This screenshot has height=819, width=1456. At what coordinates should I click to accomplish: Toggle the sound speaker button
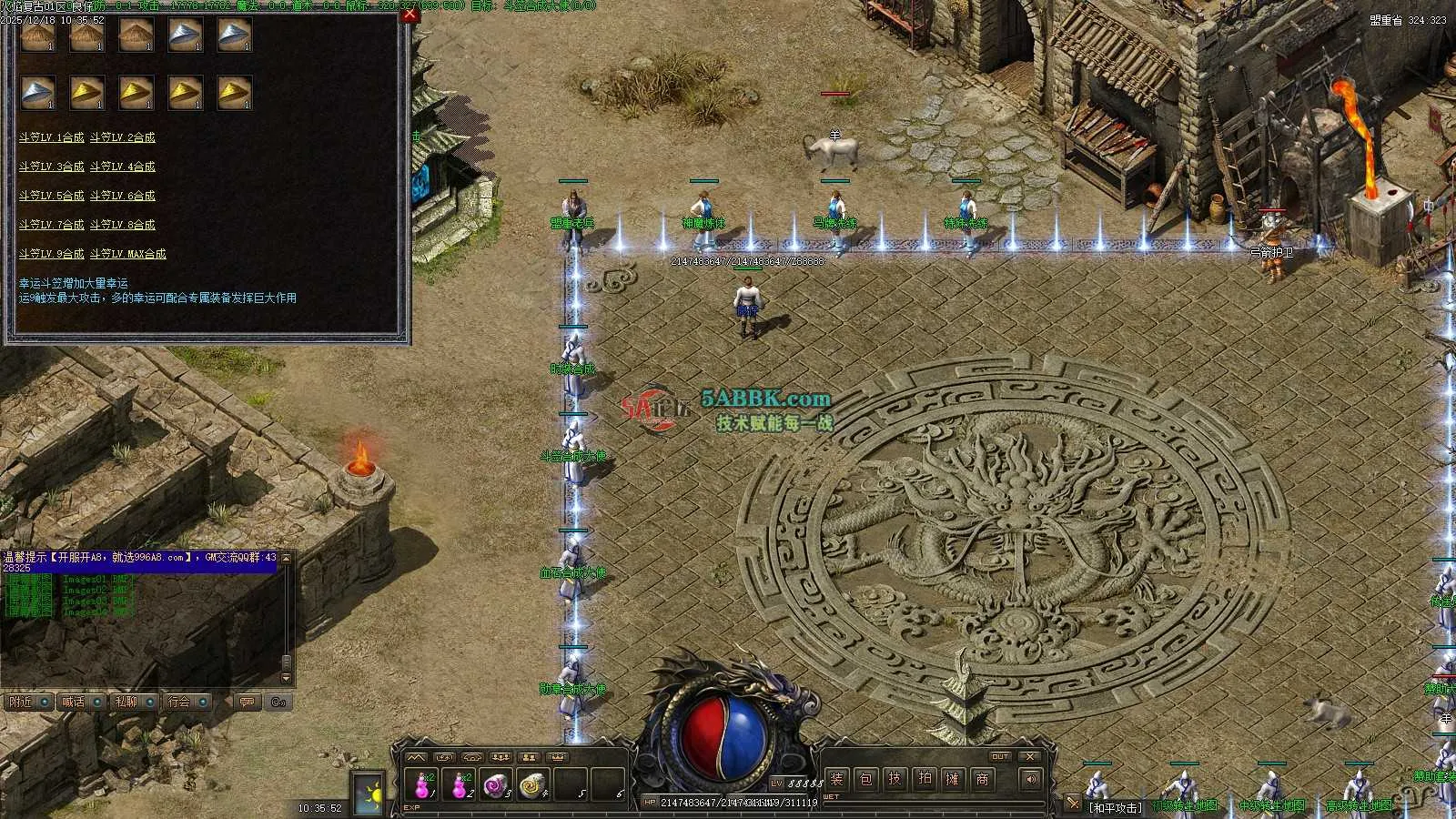point(1030,779)
